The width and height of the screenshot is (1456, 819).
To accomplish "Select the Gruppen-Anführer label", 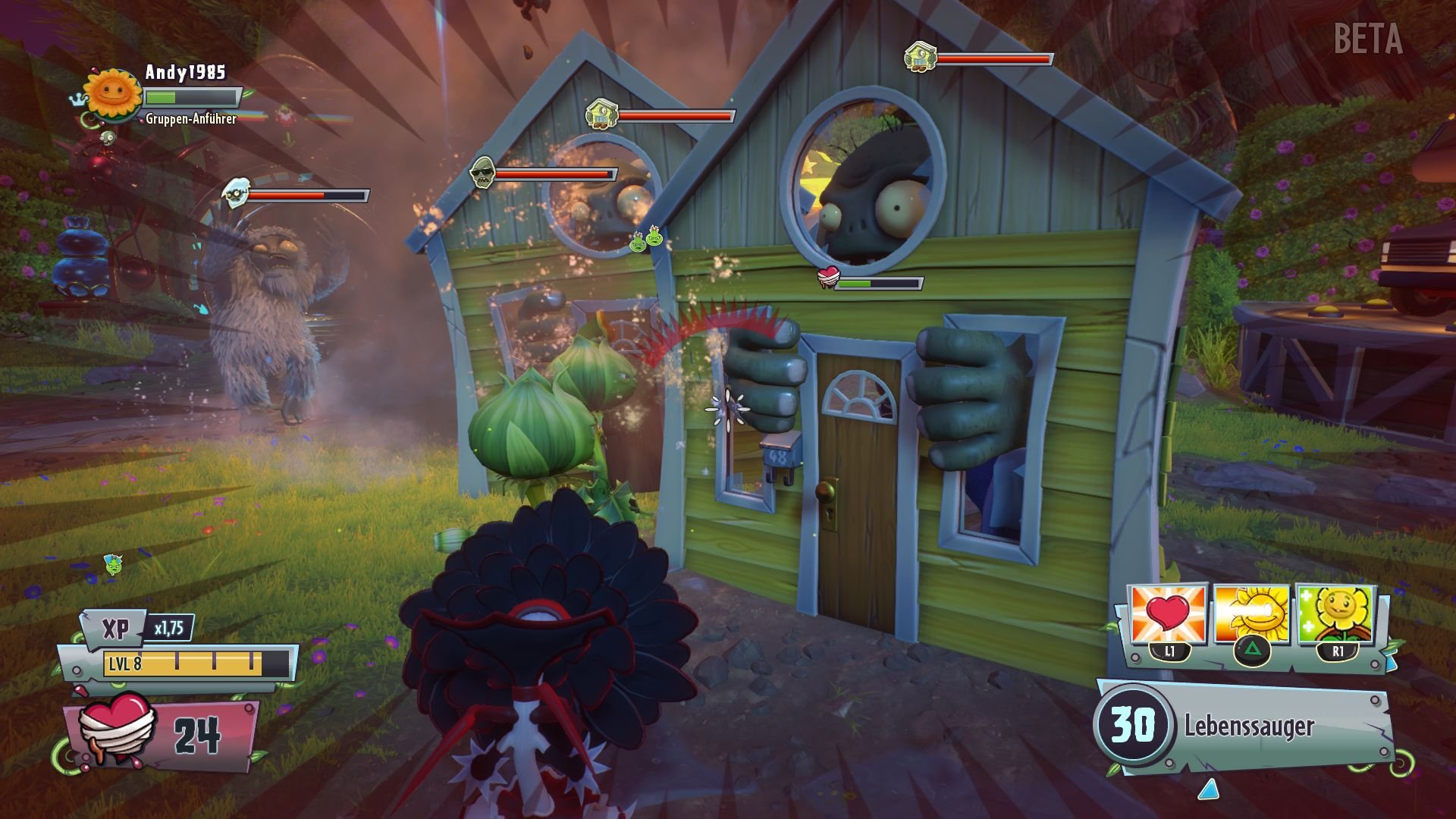I will point(190,119).
